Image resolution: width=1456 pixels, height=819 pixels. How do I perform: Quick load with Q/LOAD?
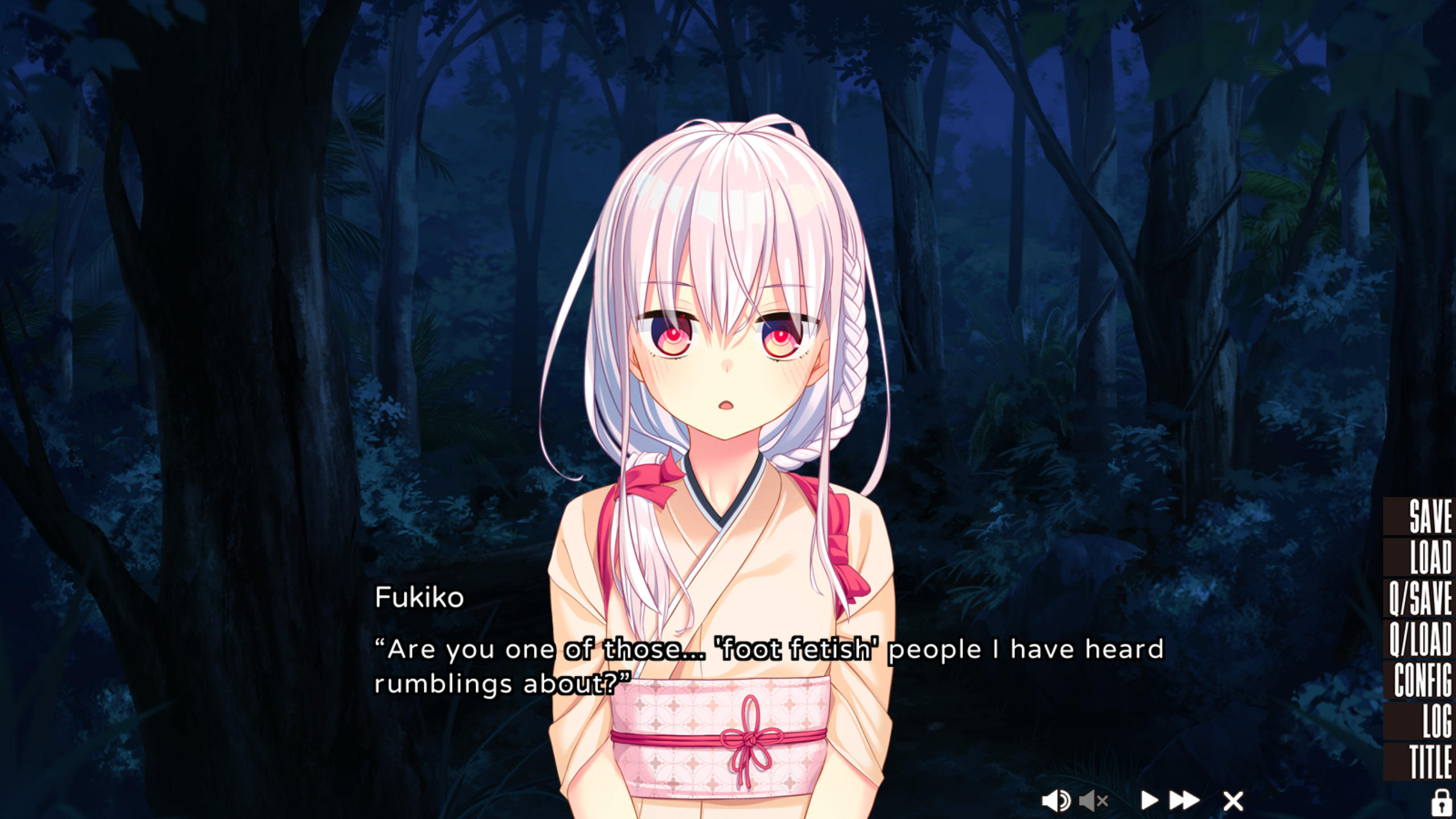[x=1420, y=639]
